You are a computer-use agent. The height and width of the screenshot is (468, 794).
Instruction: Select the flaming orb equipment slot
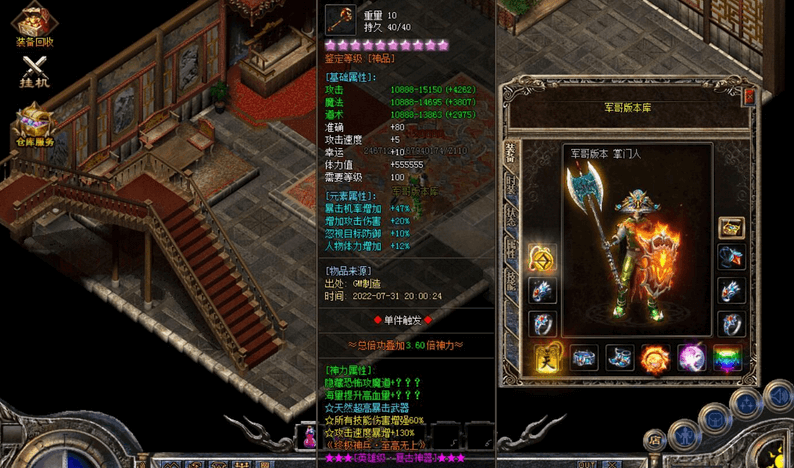pos(654,357)
